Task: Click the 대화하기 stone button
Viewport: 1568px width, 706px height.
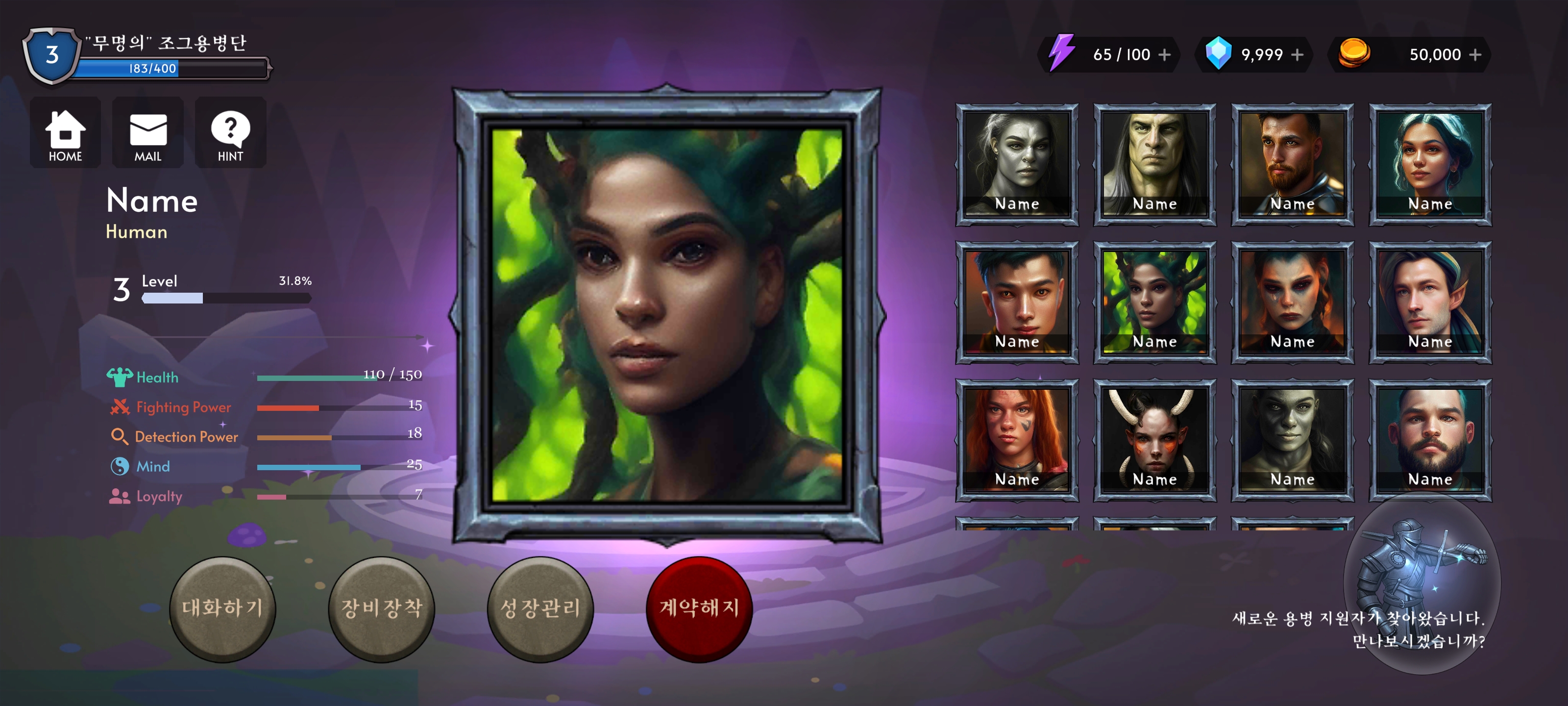Action: pos(222,608)
